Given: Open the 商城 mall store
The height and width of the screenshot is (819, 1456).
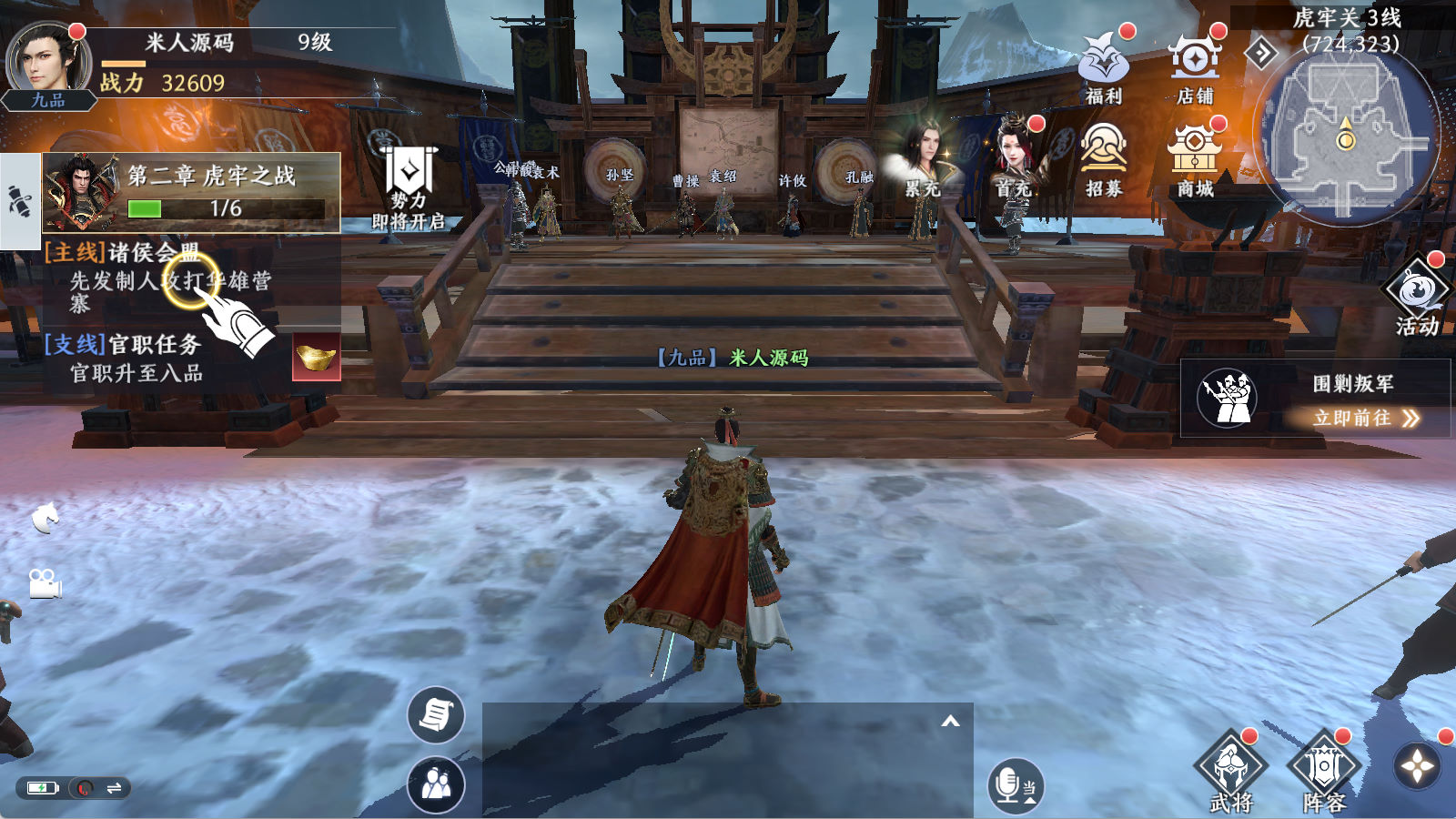Looking at the screenshot, I should pos(1195,159).
